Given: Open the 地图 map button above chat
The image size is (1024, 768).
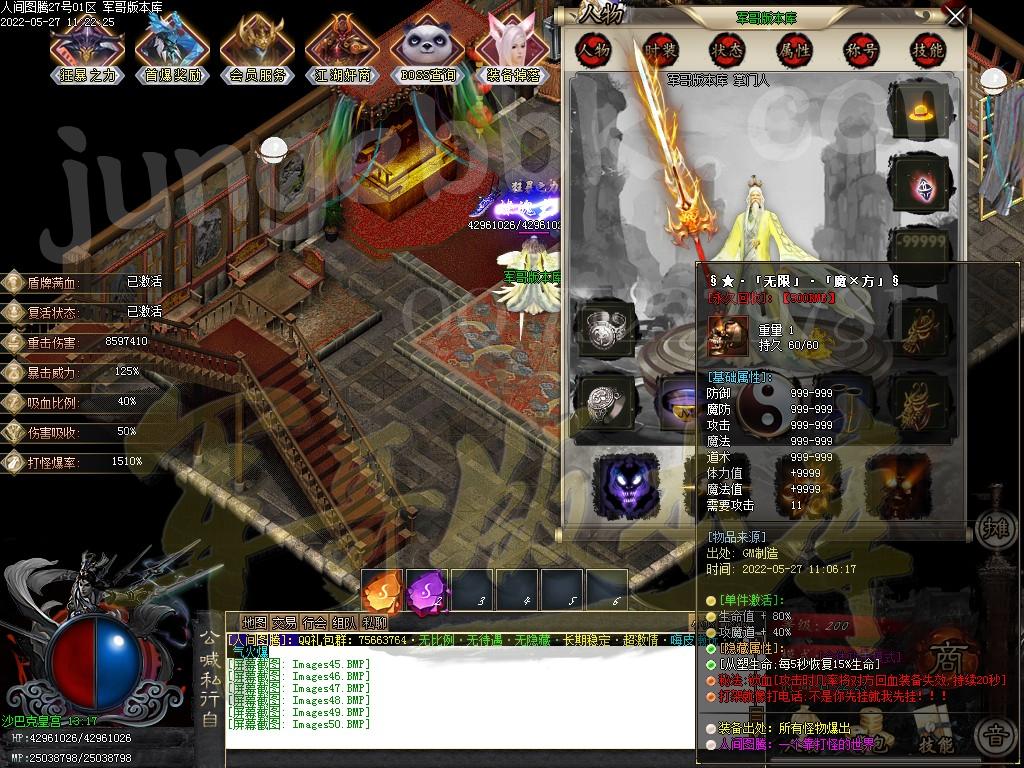Looking at the screenshot, I should click(x=255, y=622).
